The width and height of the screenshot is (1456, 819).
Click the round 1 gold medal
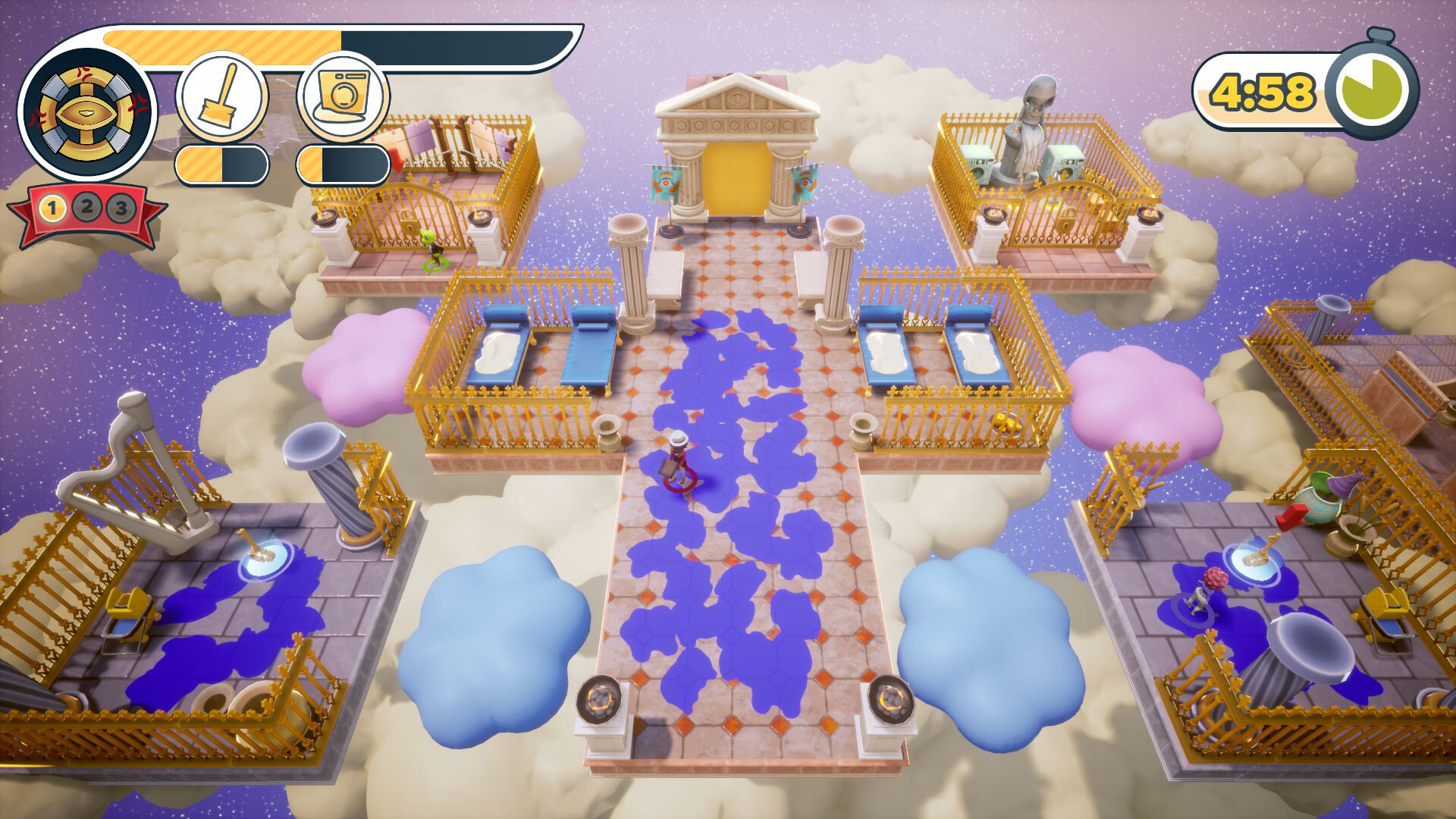[52, 207]
